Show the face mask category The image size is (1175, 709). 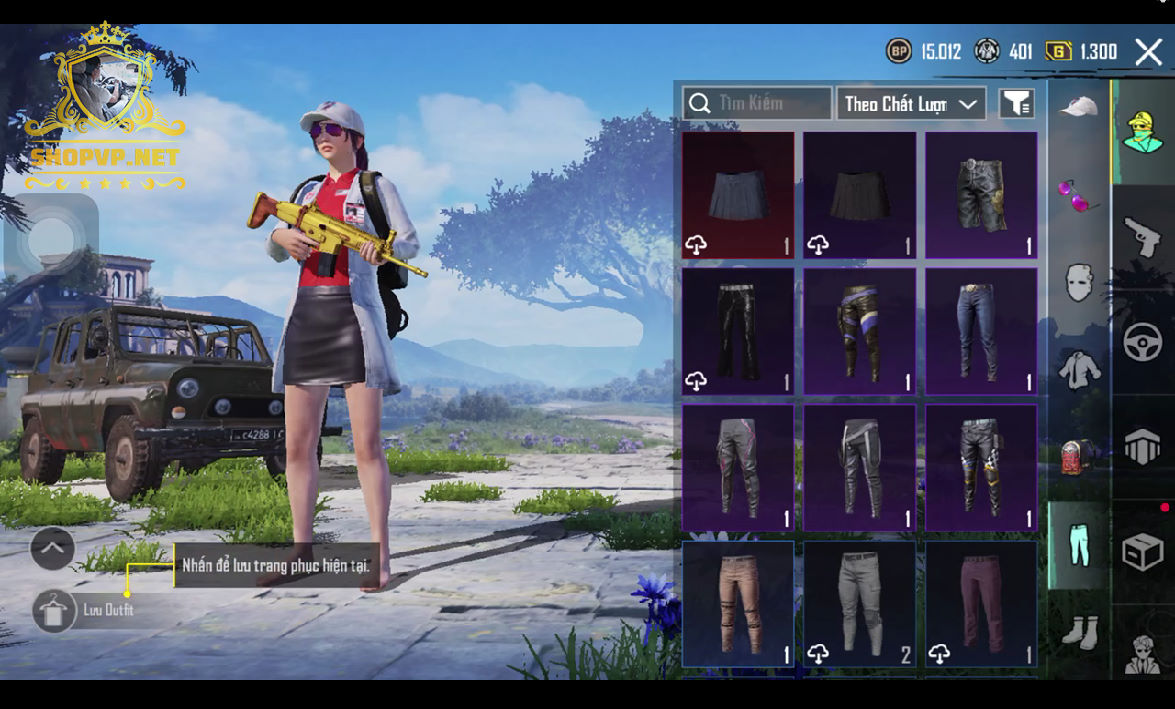(x=1078, y=283)
